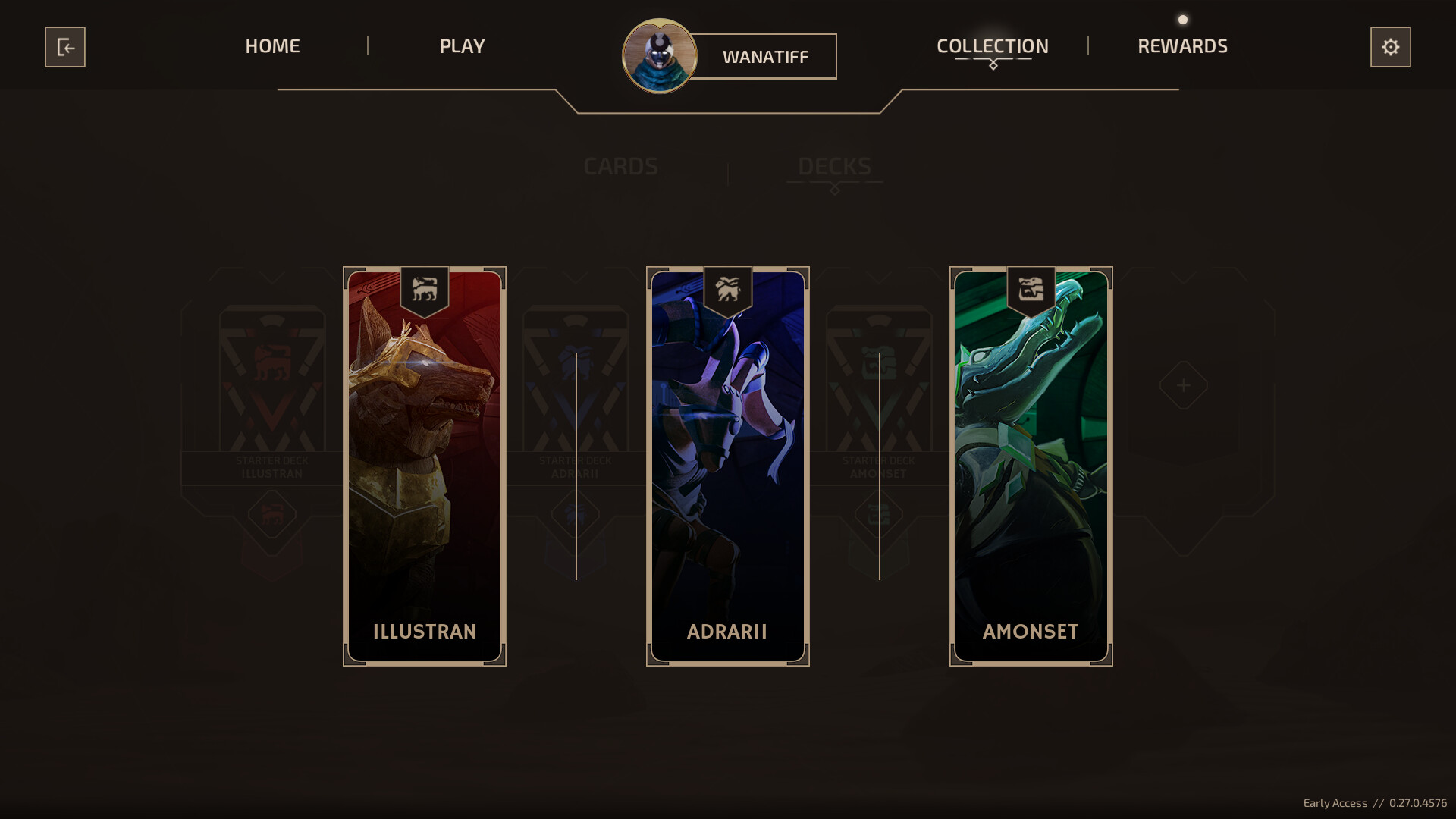Select the crocodile faction icon on Amonset deck
The height and width of the screenshot is (819, 1456).
click(x=1031, y=290)
